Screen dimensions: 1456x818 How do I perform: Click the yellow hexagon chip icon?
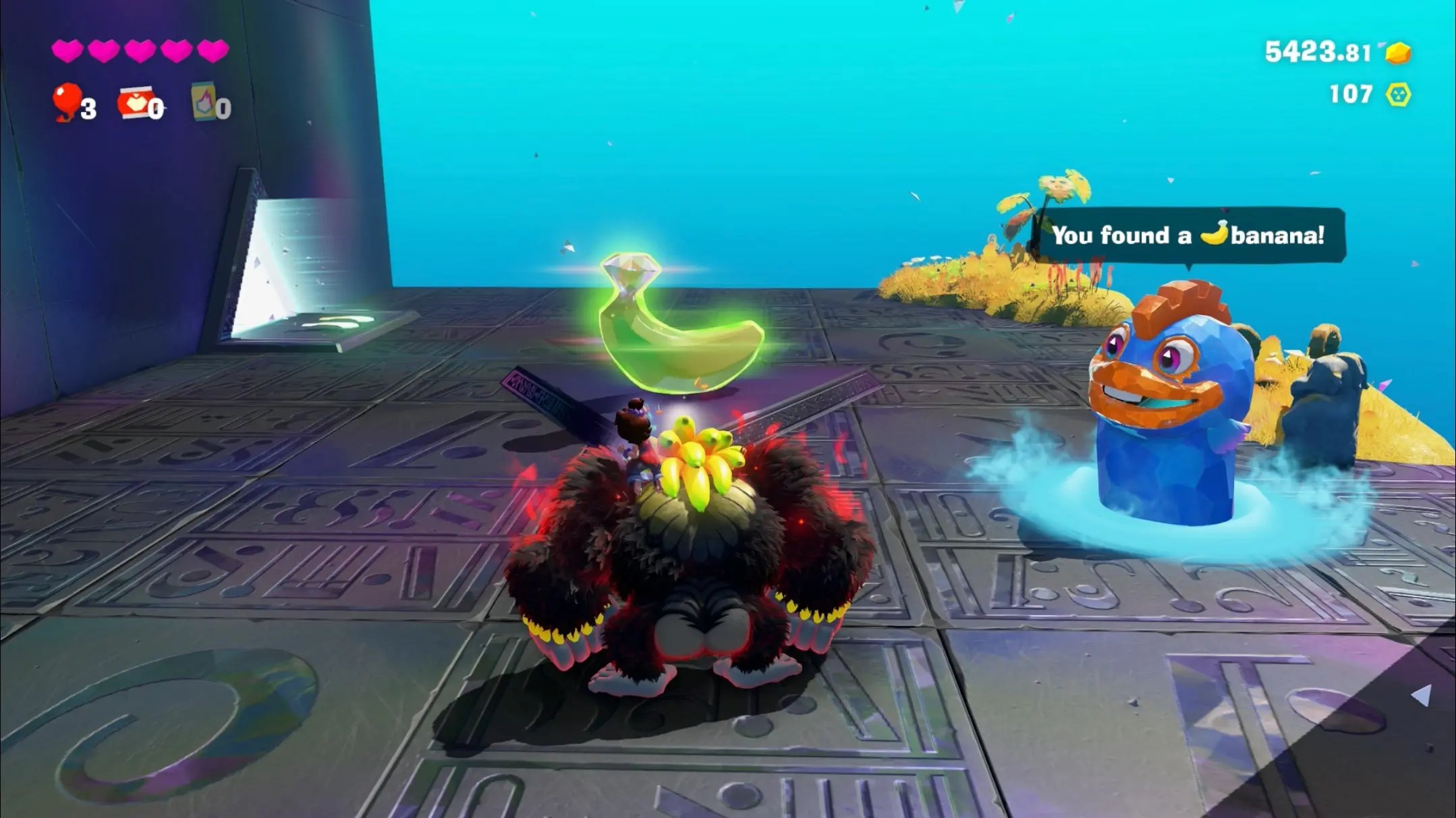[x=1398, y=94]
